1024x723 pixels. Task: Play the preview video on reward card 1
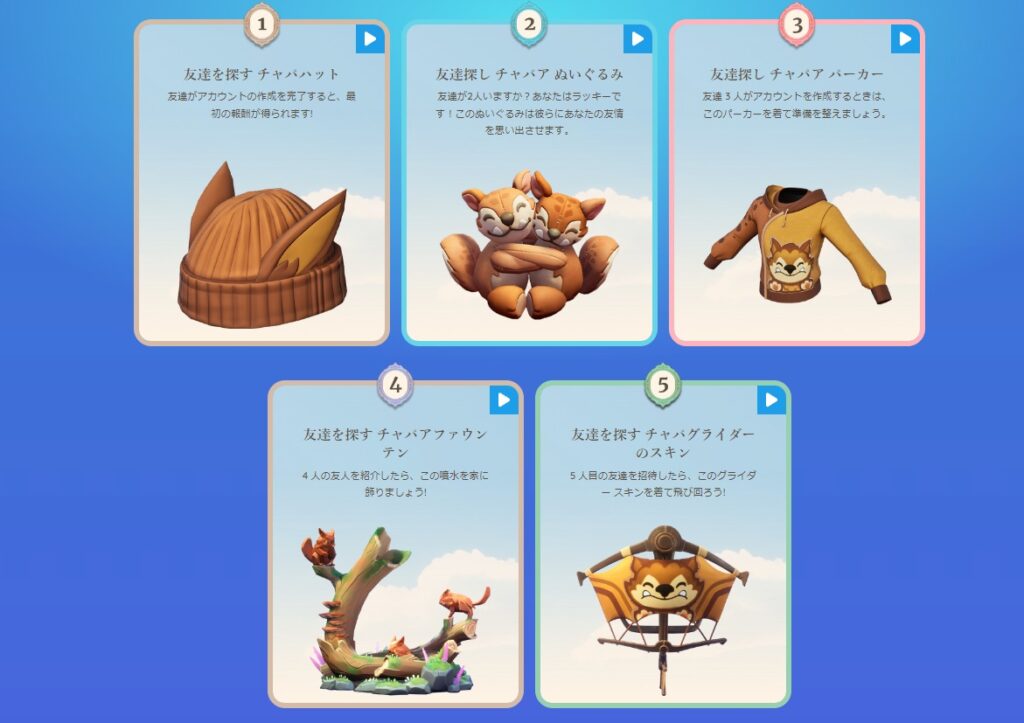pos(370,39)
